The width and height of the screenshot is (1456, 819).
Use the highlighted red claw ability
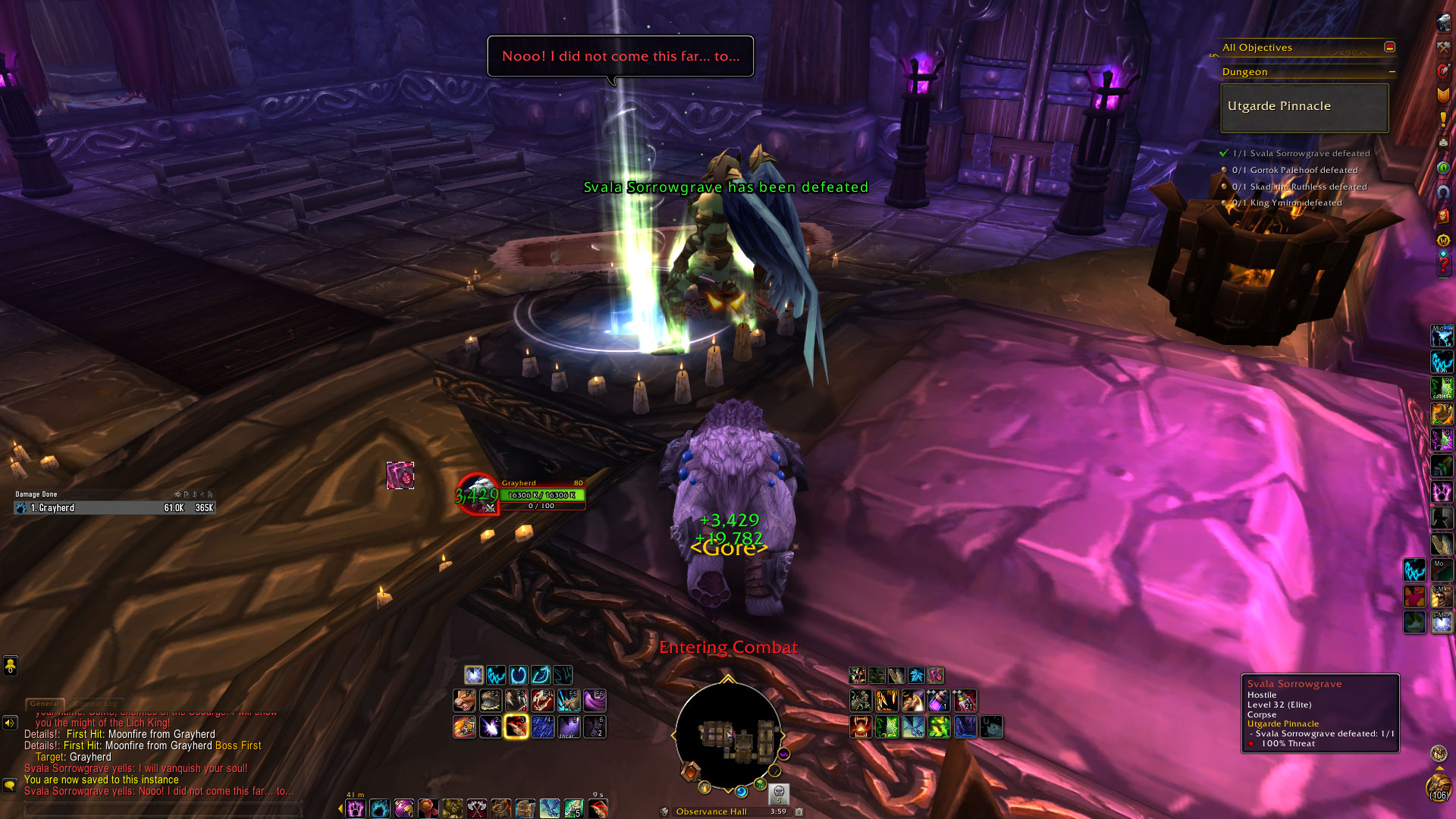coord(516,726)
